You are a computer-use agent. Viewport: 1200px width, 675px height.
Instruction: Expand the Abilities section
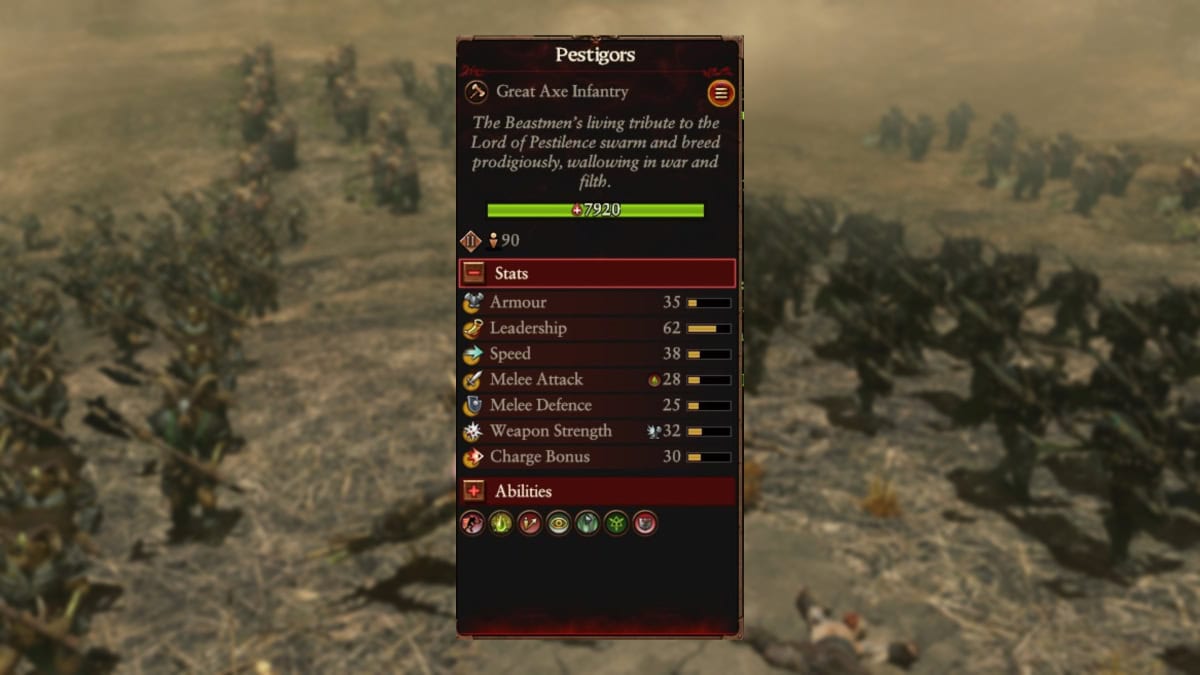(x=475, y=491)
